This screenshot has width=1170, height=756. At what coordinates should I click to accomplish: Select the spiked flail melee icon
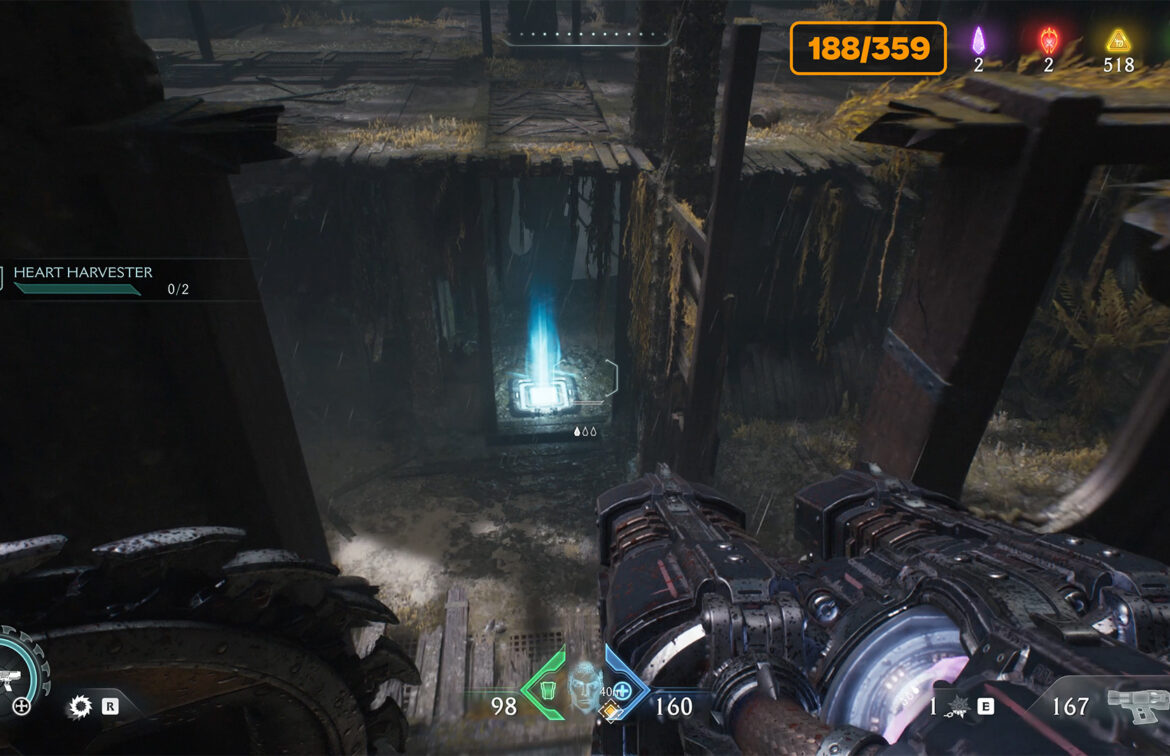(957, 708)
